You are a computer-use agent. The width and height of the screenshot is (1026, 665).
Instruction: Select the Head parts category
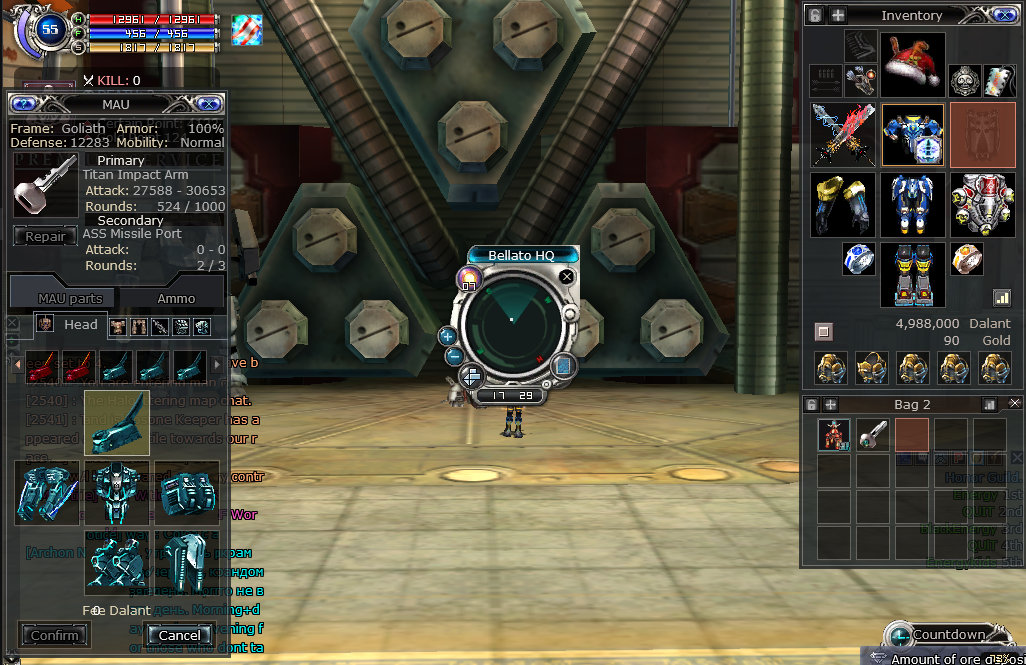coord(68,324)
